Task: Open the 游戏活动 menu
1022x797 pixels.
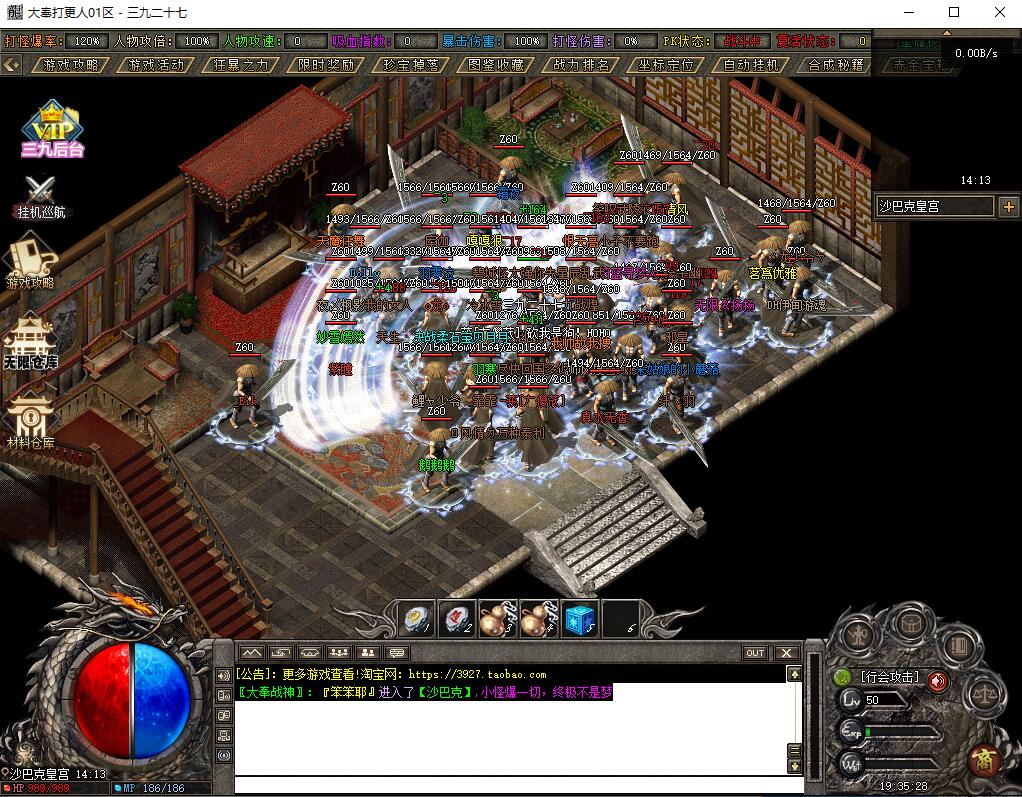Action: click(156, 65)
